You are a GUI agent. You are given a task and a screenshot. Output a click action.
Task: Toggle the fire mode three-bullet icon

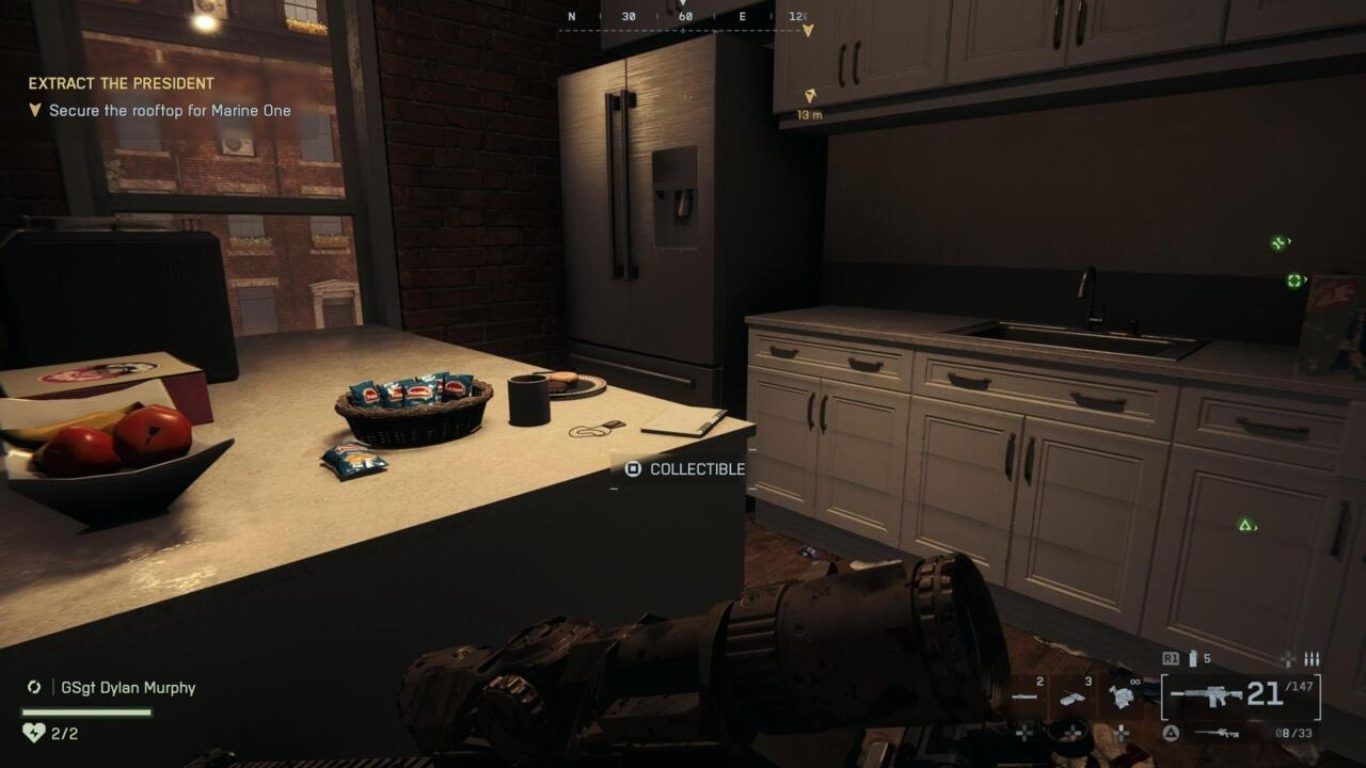tap(1311, 659)
